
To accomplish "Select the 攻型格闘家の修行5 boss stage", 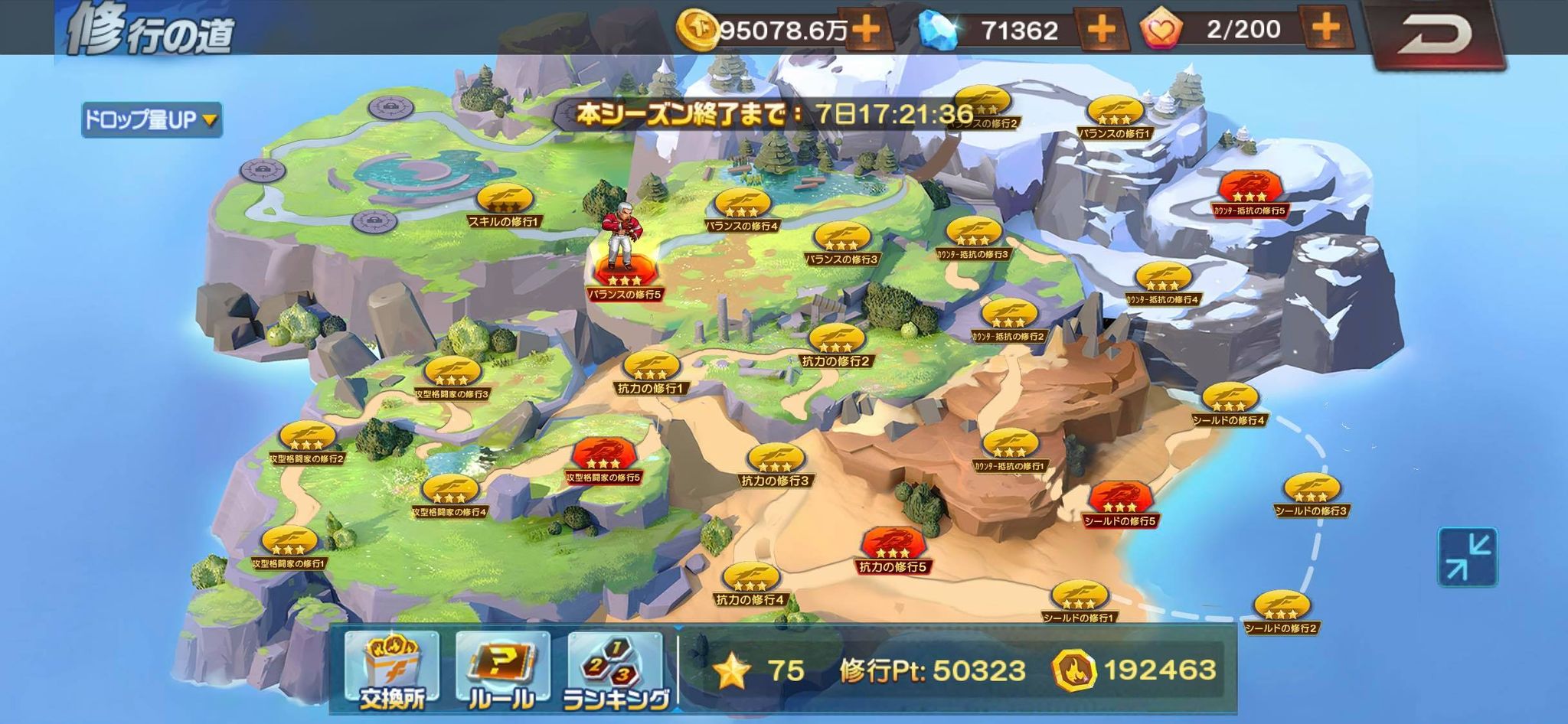I will coord(603,459).
